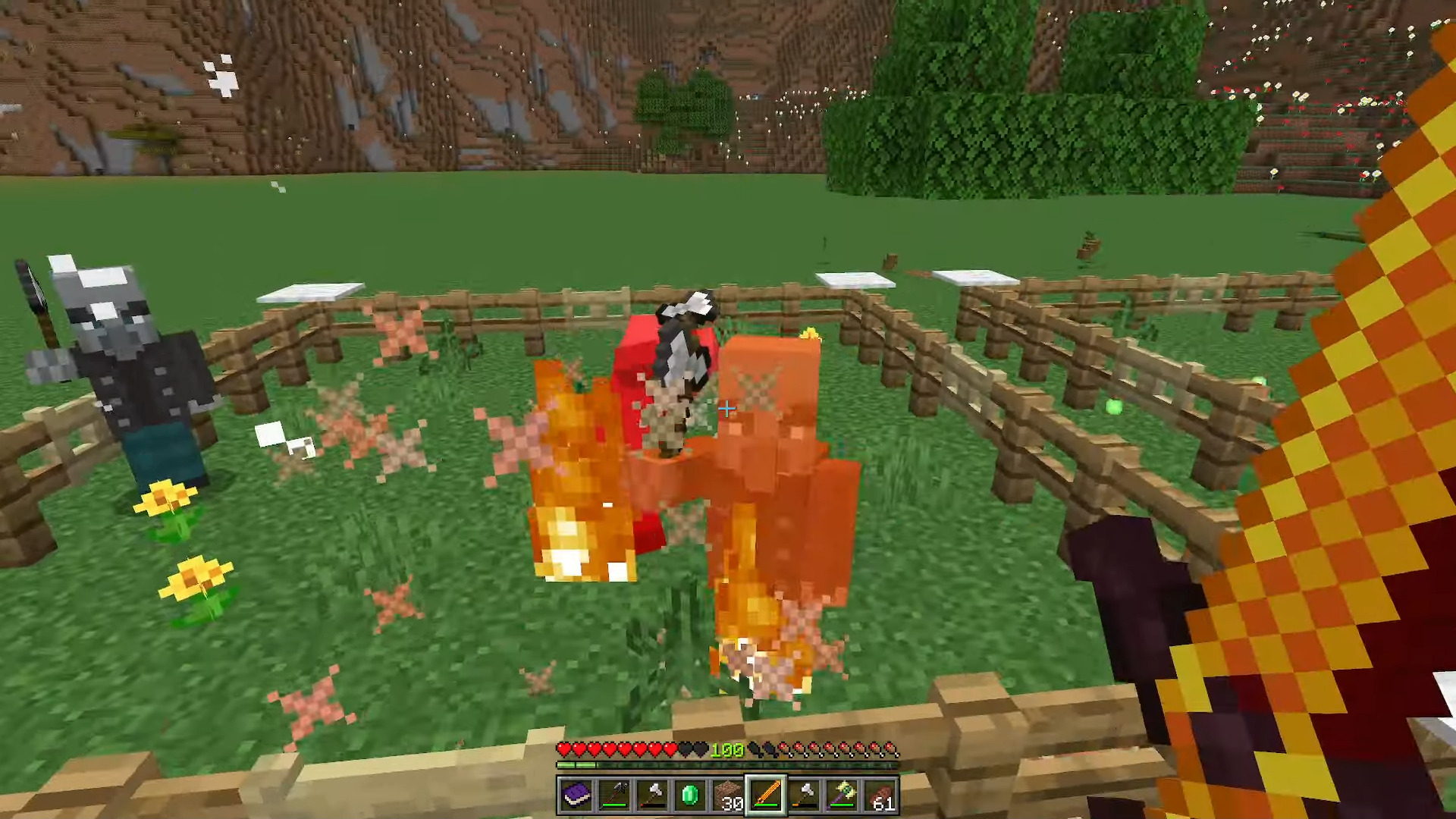Select the cooked meat stack of 61
Image resolution: width=1456 pixels, height=819 pixels.
[880, 795]
